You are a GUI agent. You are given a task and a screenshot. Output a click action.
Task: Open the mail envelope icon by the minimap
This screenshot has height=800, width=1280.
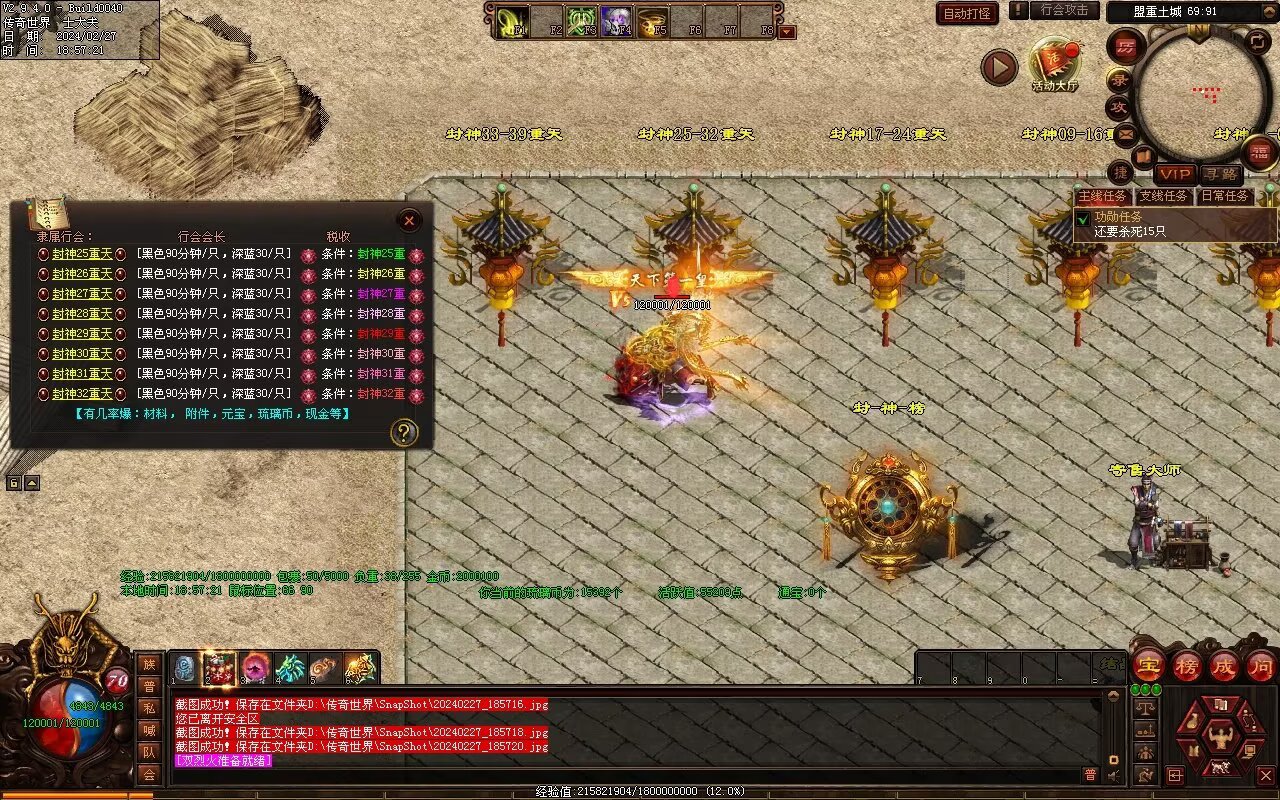pyautogui.click(x=1126, y=133)
